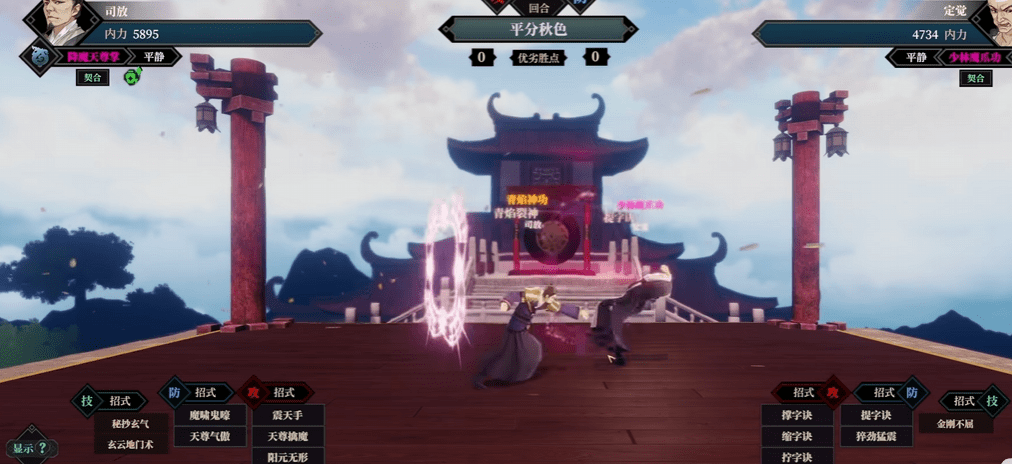Click the 显示 help button
Viewport: 1012px width, 464px height.
[30, 447]
